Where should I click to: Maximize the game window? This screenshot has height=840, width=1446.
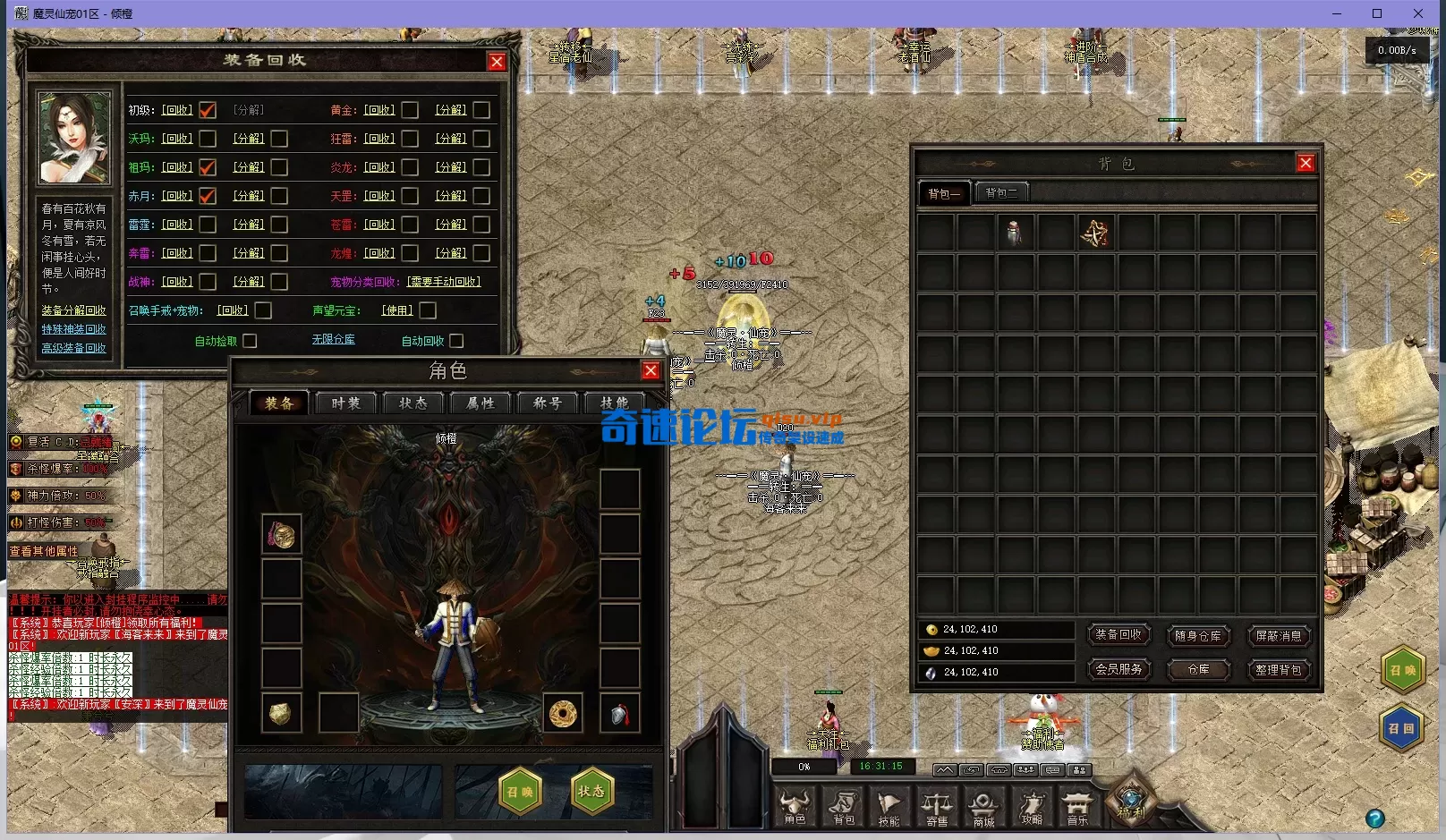pos(1377,13)
